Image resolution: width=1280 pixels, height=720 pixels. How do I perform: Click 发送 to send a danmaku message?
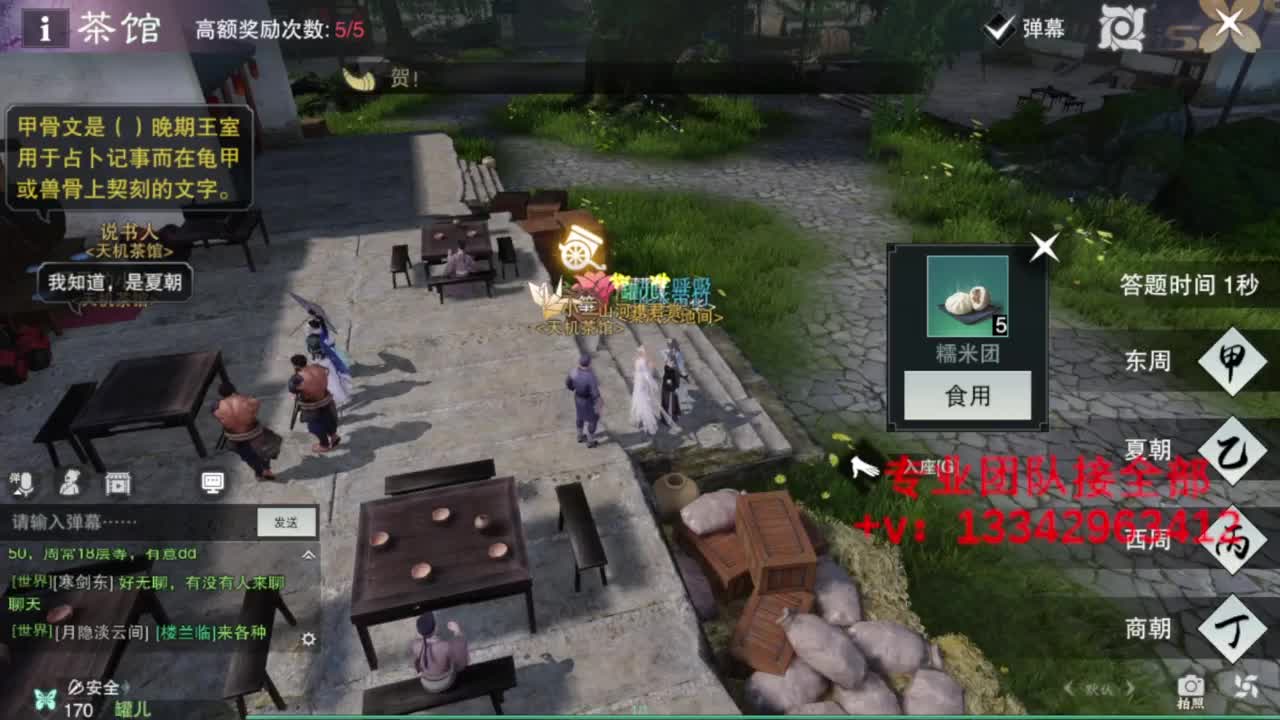(286, 521)
